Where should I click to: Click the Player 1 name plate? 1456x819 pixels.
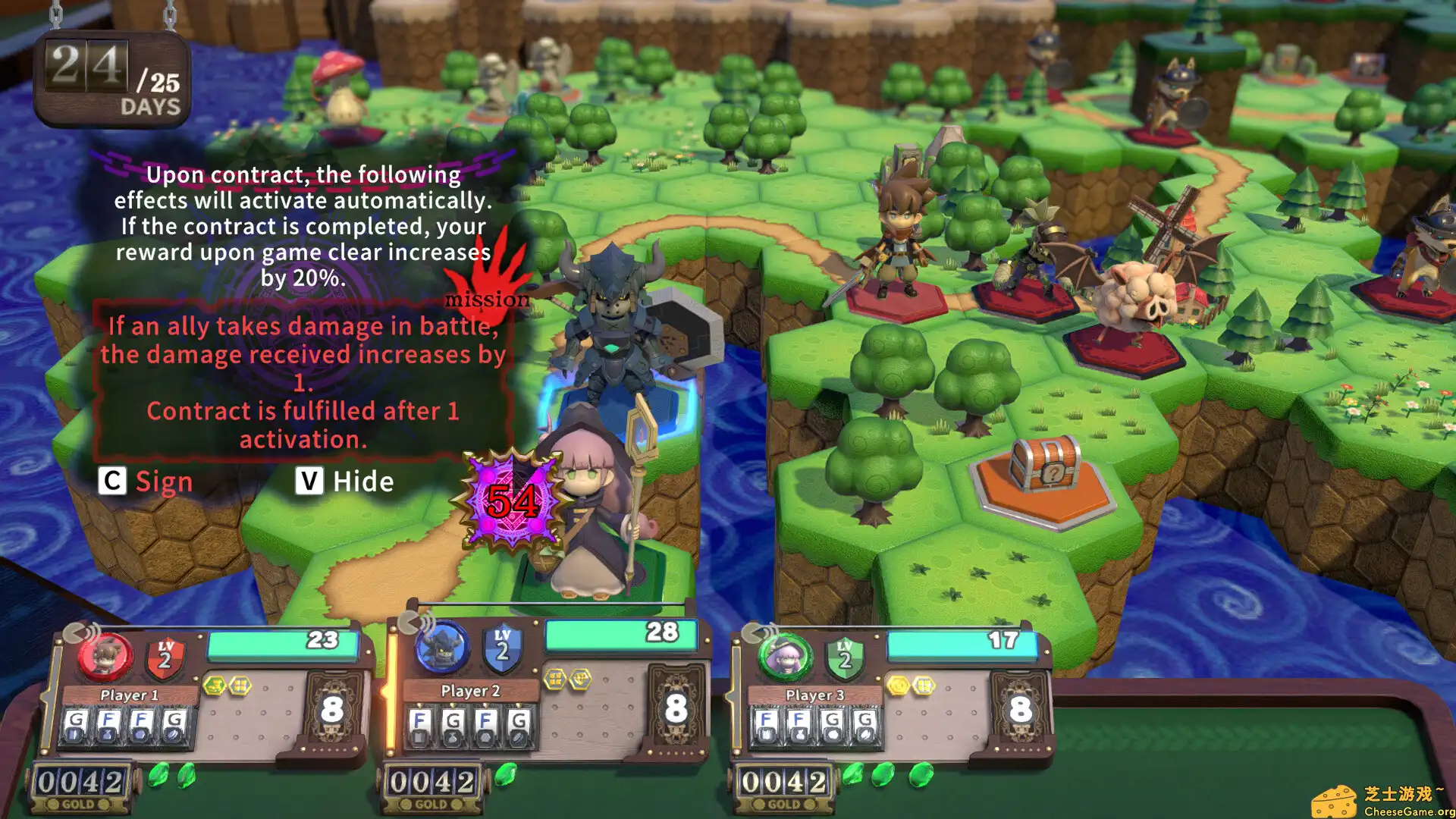pyautogui.click(x=129, y=695)
